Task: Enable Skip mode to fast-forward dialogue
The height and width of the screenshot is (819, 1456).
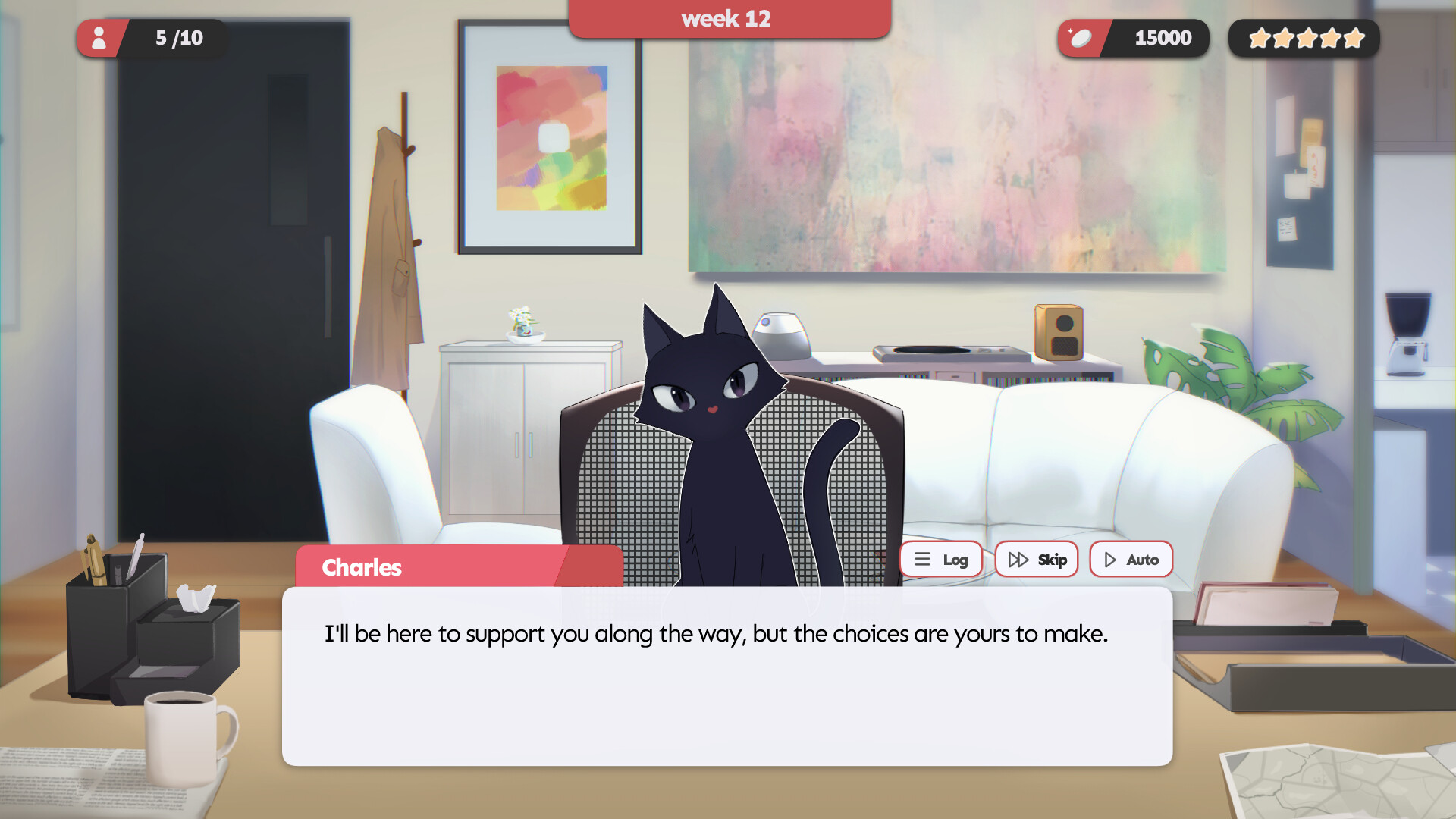Action: [1037, 559]
